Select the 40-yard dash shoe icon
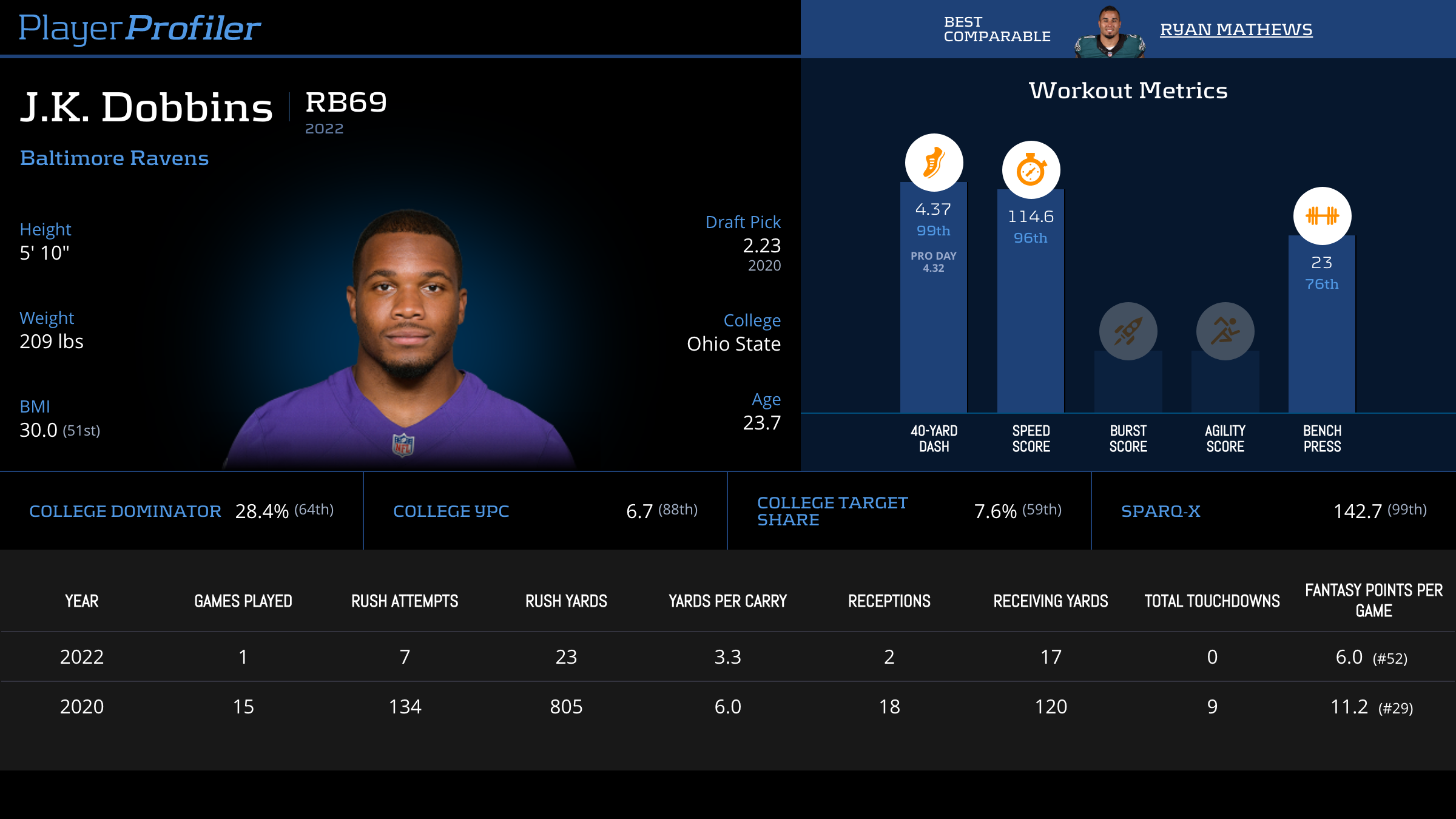Image resolution: width=1456 pixels, height=819 pixels. tap(934, 163)
